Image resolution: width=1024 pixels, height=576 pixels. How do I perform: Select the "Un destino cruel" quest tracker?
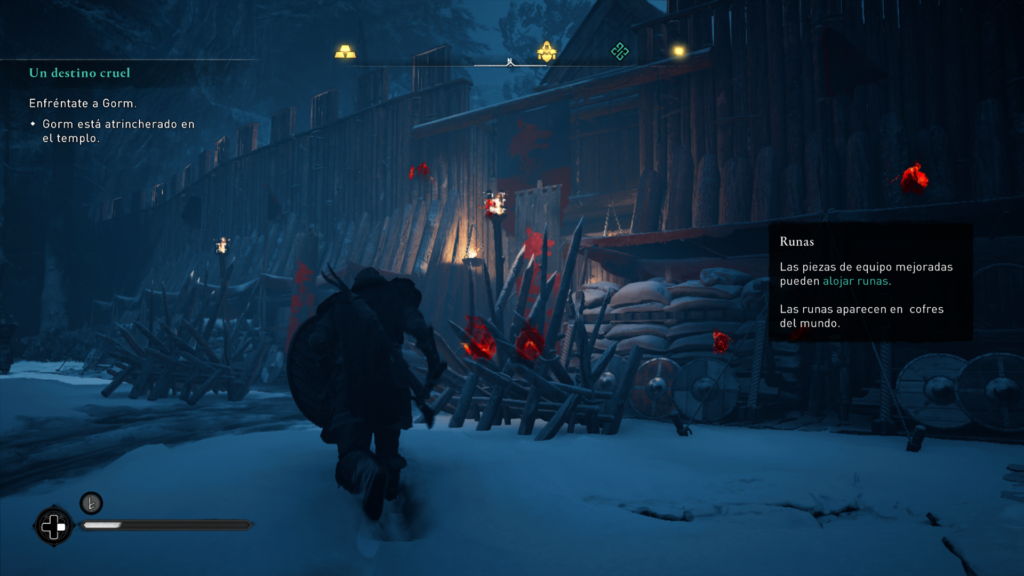[80, 73]
